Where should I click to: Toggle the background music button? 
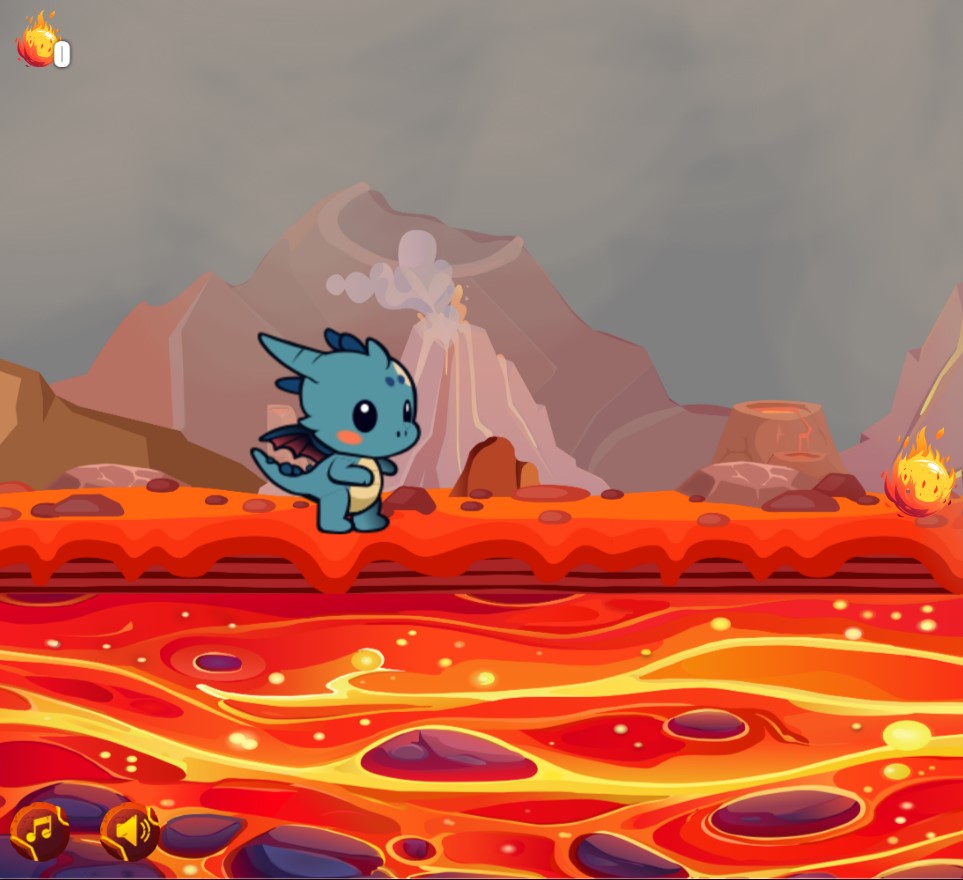tap(40, 830)
